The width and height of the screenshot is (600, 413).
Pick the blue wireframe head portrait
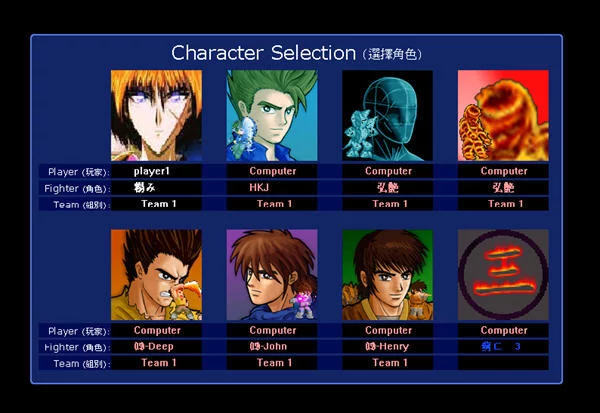[388, 115]
